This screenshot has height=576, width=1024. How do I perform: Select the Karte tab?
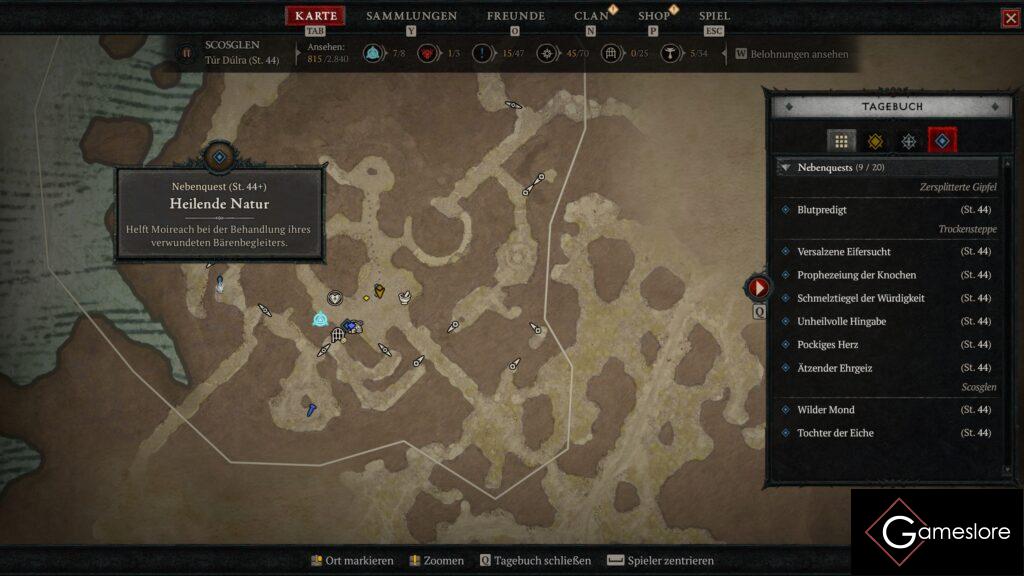315,16
